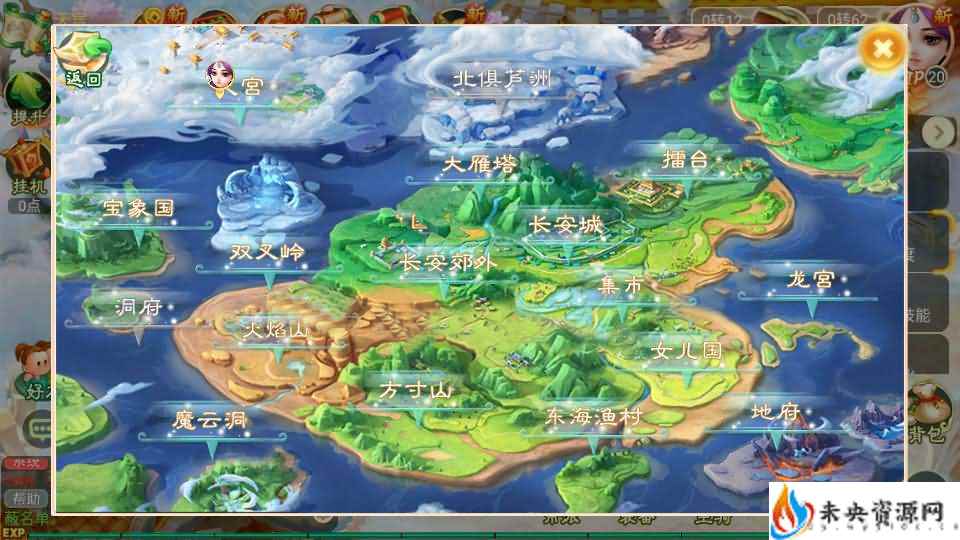Select 方寸山 map location
Viewport: 960px width, 540px height.
click(417, 391)
